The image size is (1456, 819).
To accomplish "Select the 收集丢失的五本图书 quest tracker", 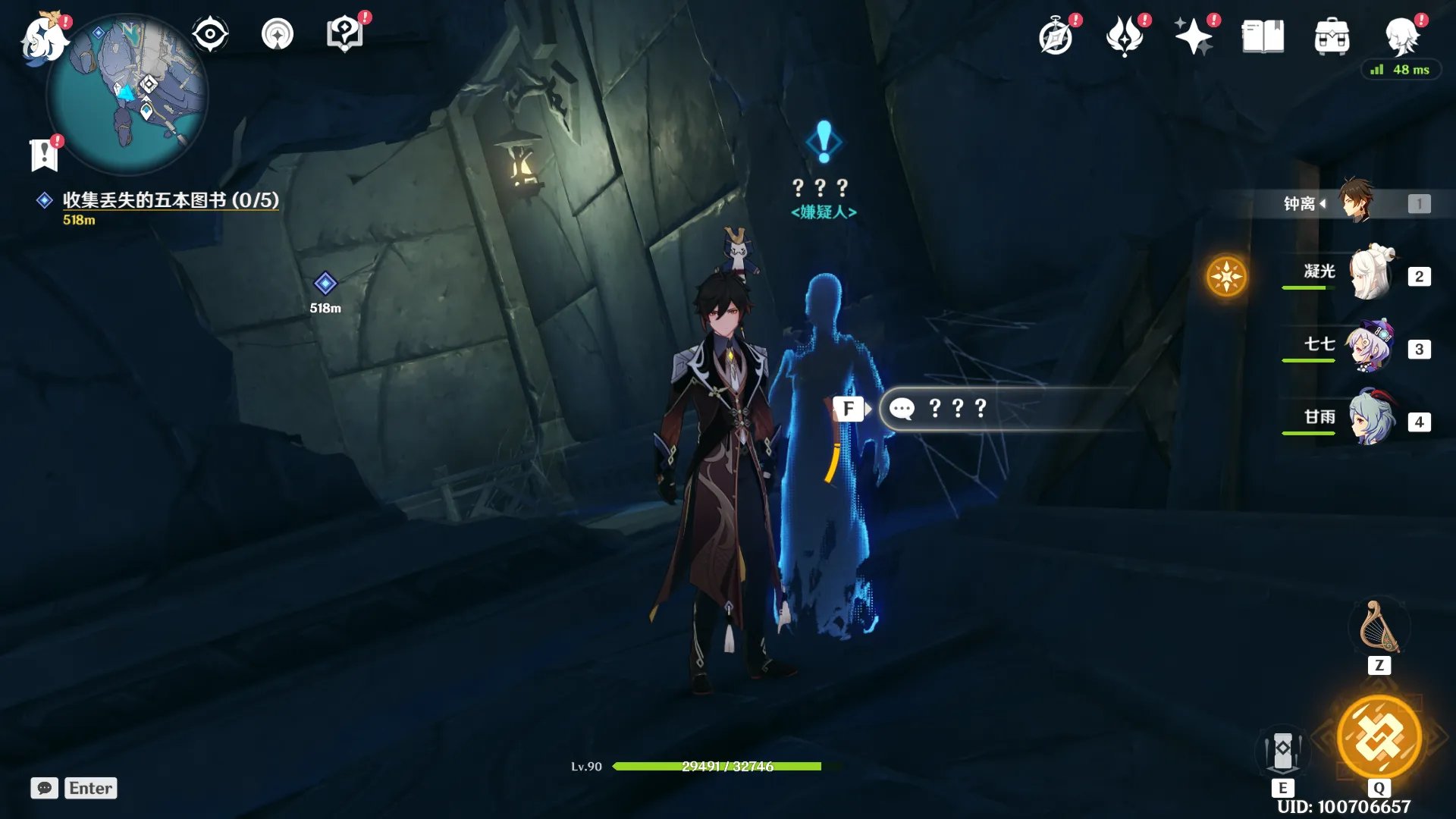I will [170, 200].
